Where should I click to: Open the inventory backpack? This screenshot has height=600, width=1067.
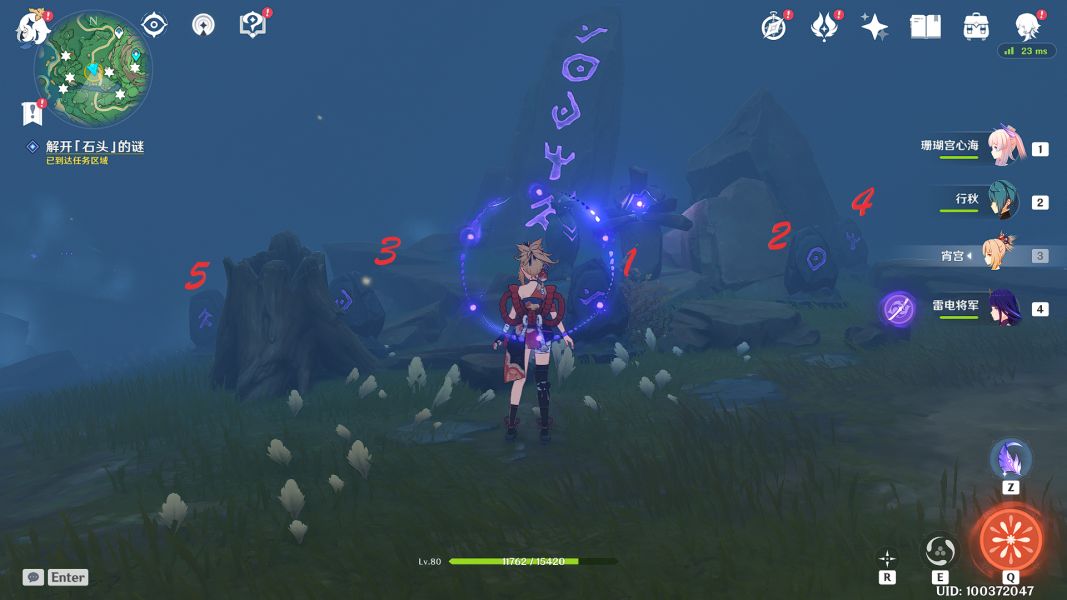point(976,27)
